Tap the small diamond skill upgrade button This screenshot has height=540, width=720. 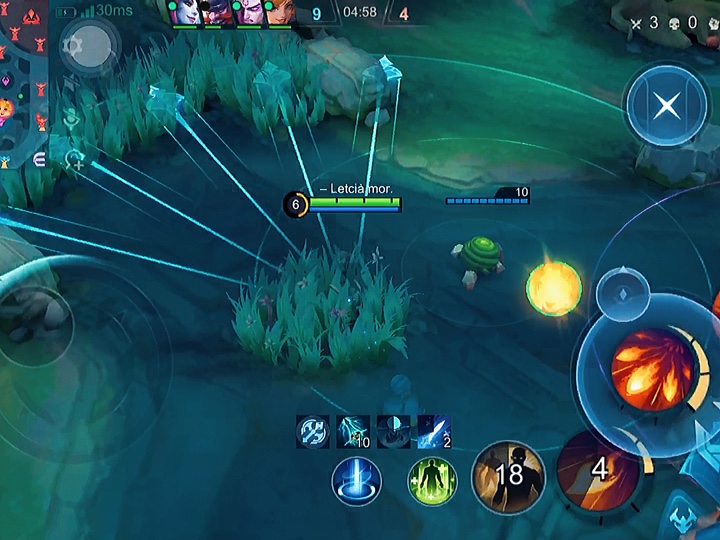click(623, 294)
